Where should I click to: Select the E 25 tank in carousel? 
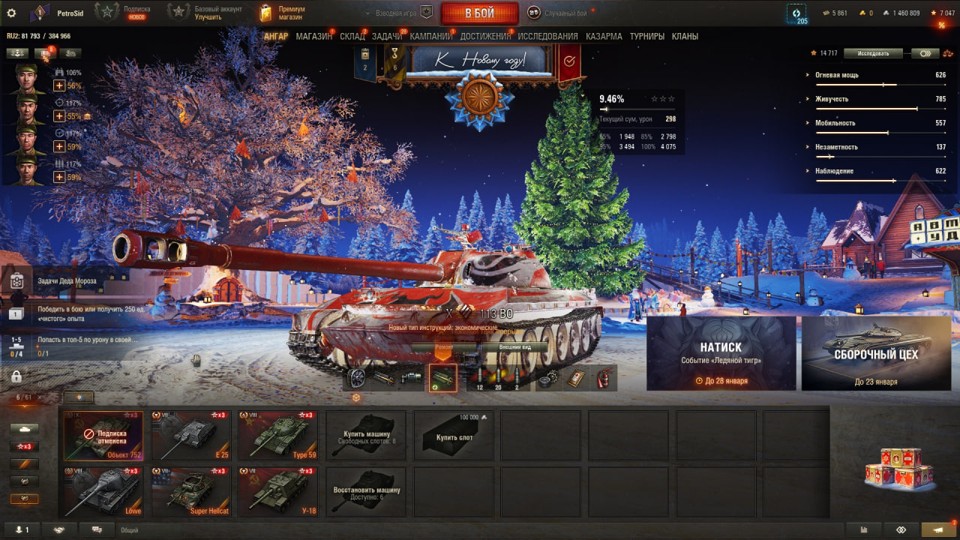[192, 435]
